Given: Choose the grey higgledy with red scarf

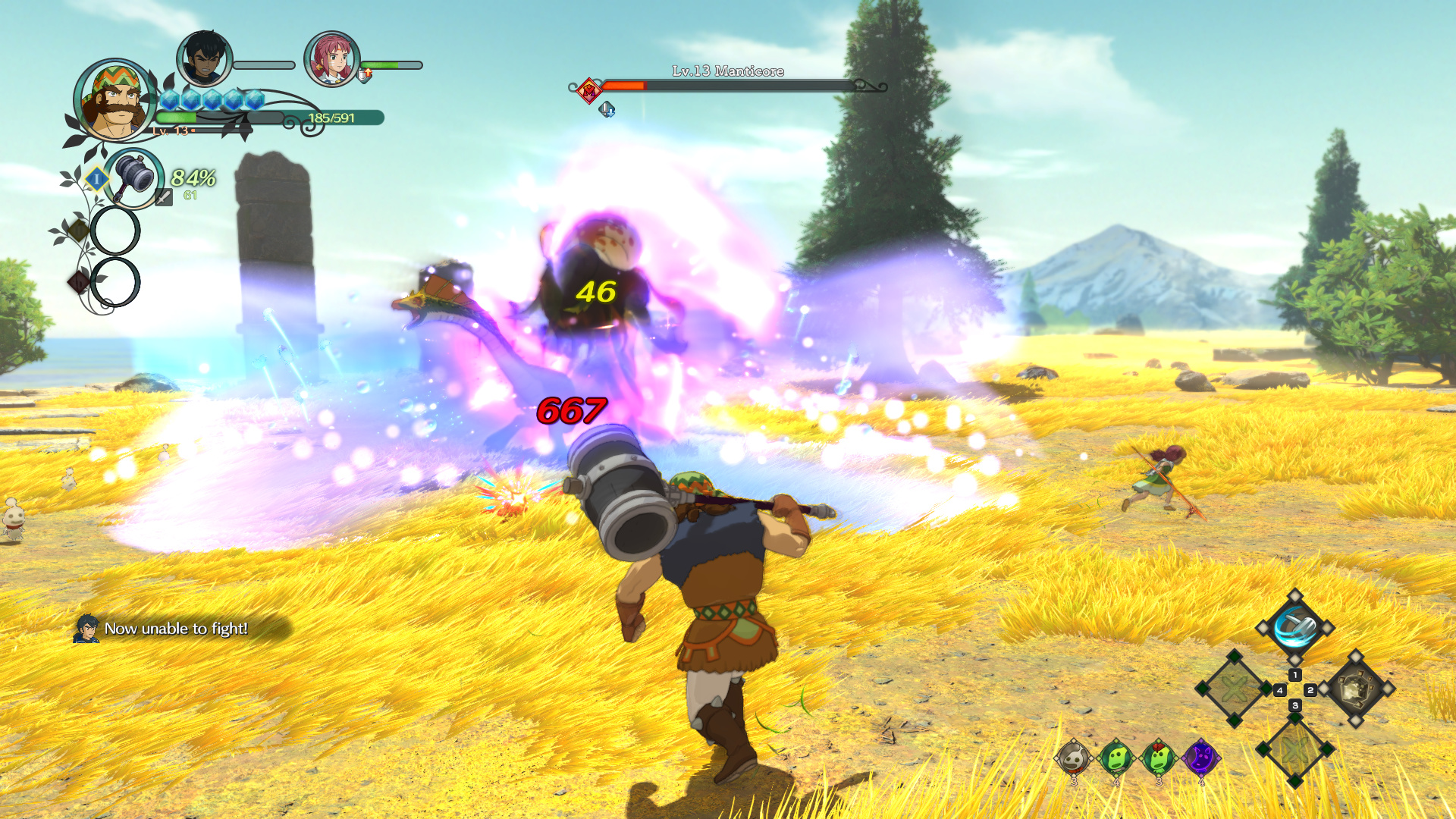Looking at the screenshot, I should pos(1074,757).
